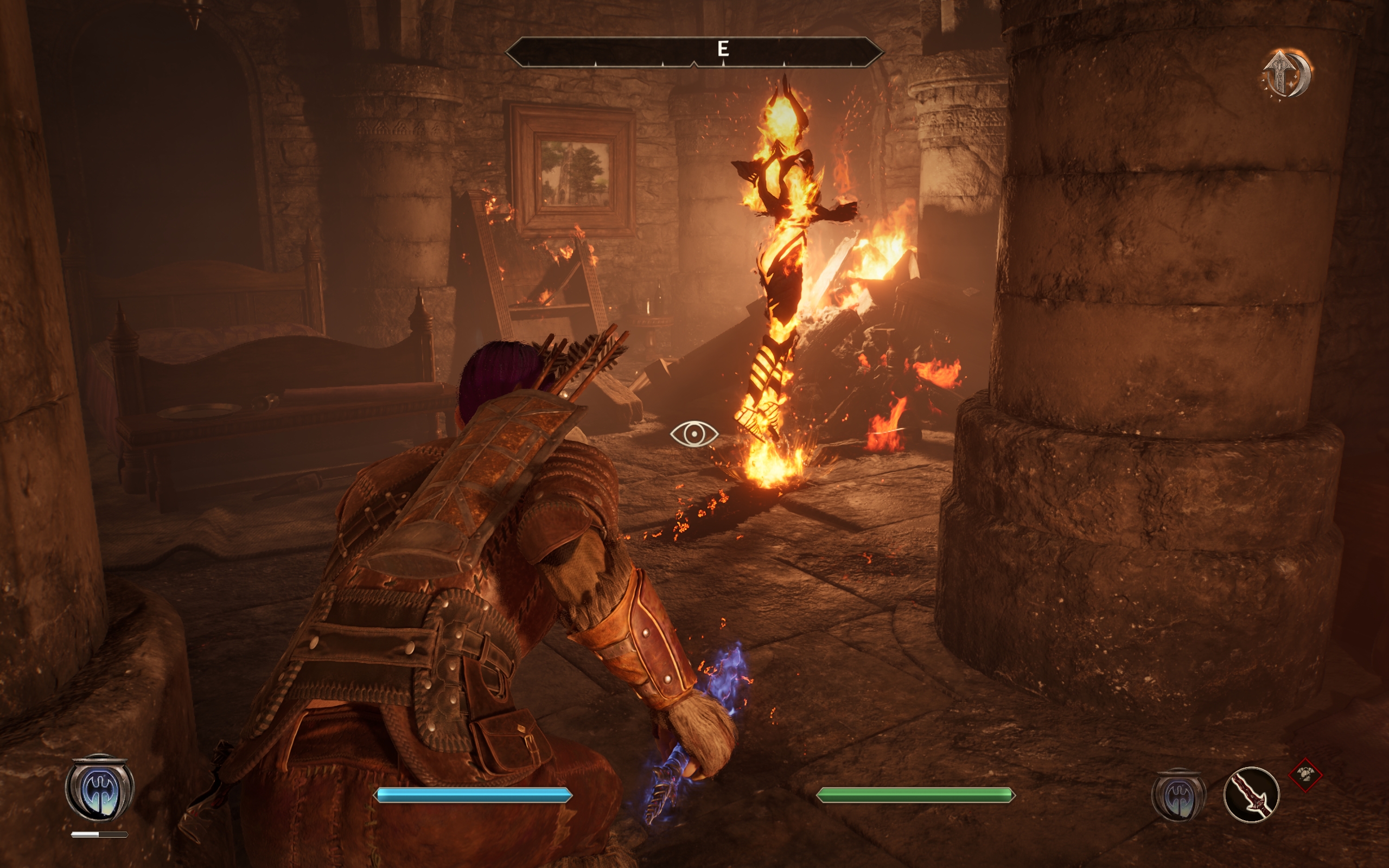Click the sneak eye indicator

[693, 434]
